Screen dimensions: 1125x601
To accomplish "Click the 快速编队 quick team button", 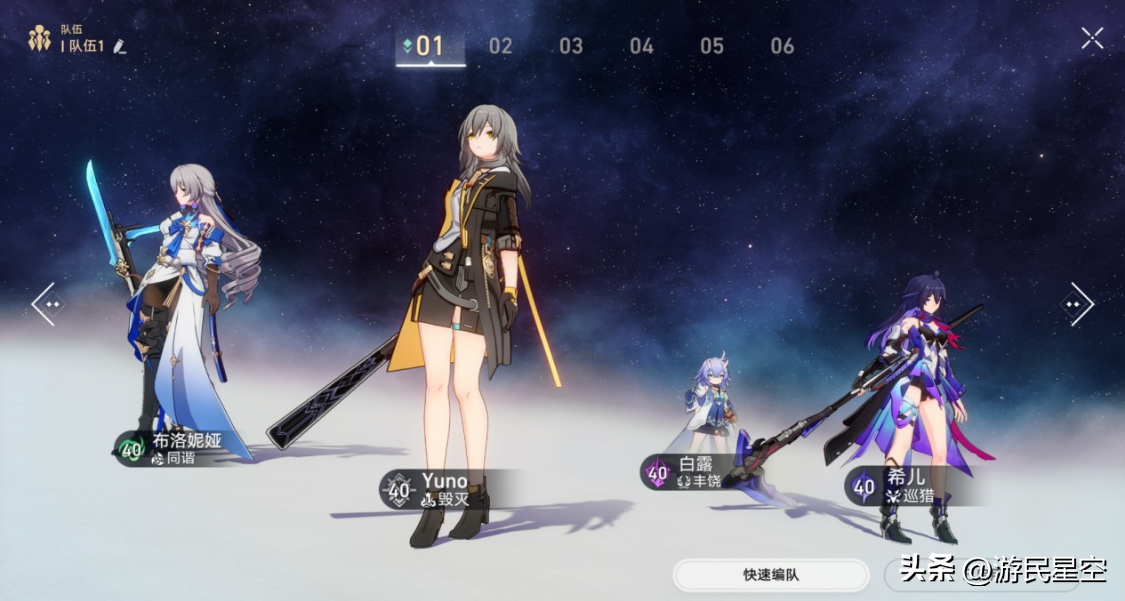I will (771, 575).
